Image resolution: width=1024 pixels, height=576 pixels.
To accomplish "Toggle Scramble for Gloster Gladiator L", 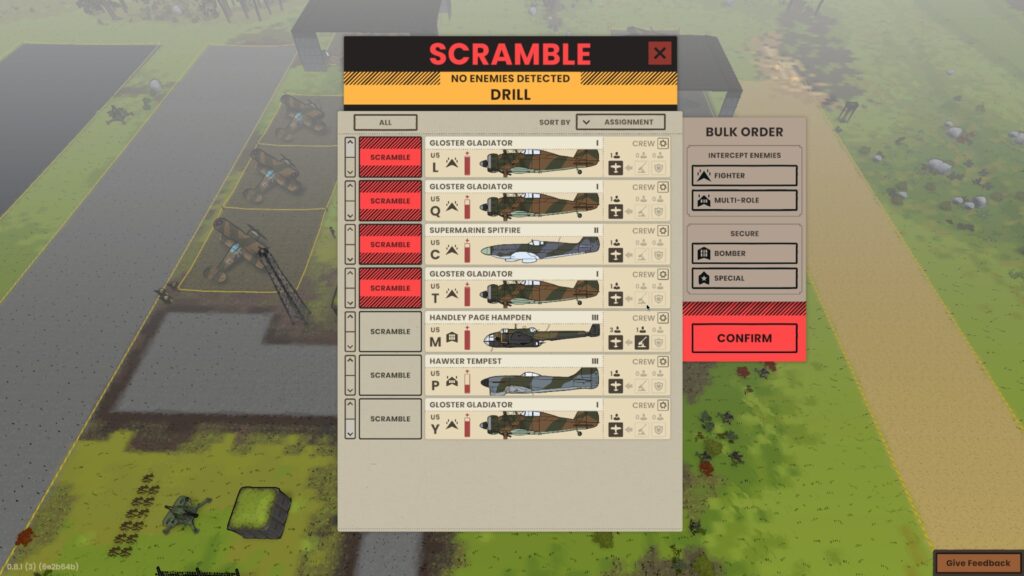I will [390, 158].
